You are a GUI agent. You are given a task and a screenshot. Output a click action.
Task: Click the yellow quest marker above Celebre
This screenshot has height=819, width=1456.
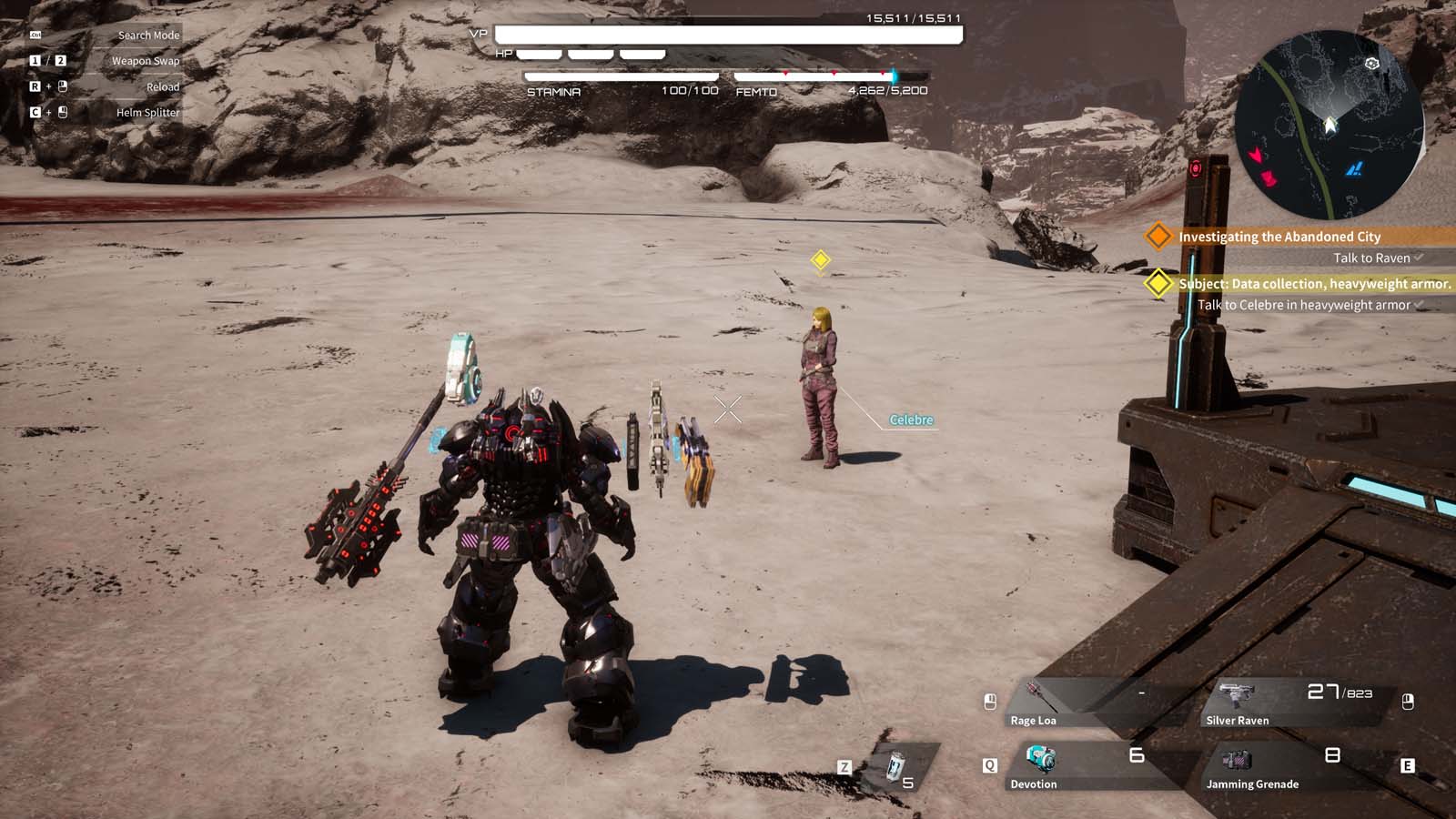822,259
